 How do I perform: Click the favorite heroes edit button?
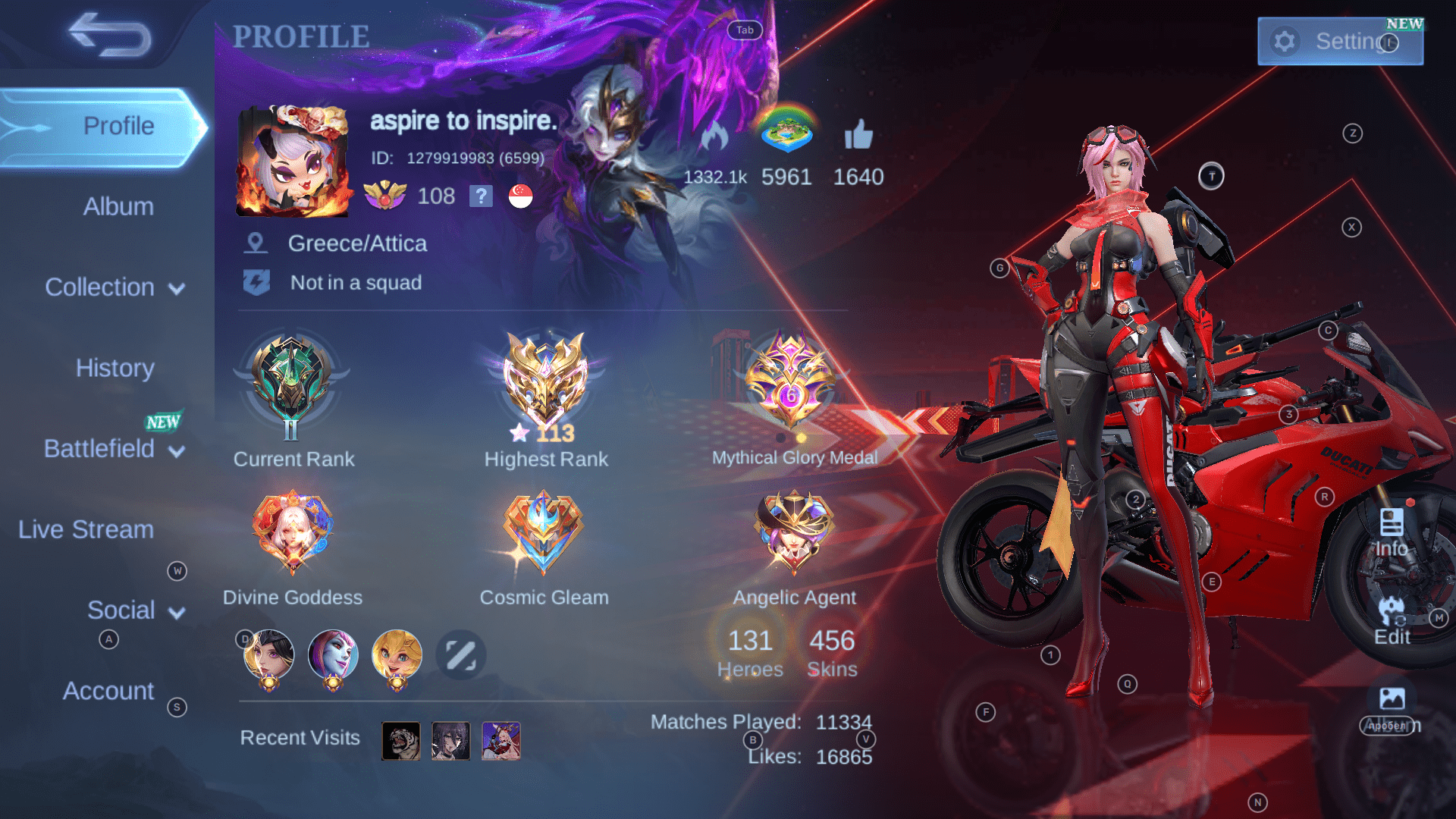point(460,654)
